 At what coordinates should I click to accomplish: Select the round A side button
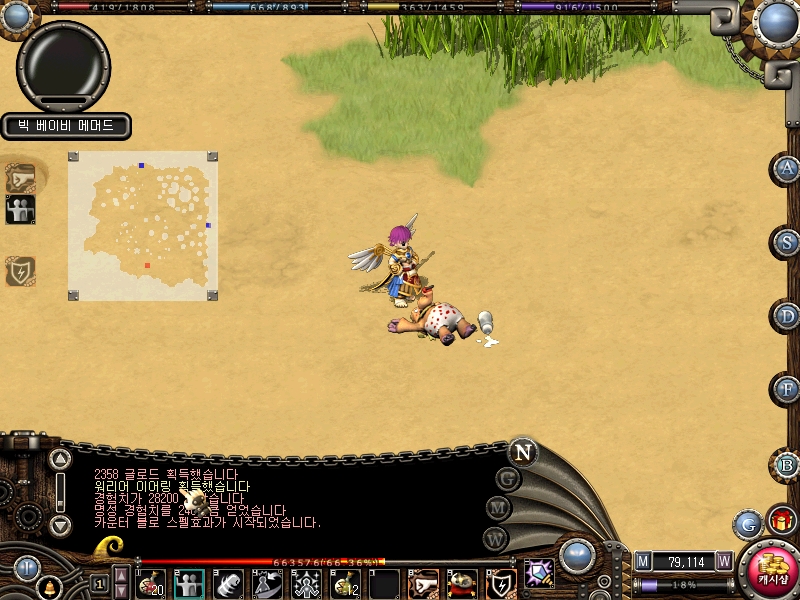click(x=788, y=169)
